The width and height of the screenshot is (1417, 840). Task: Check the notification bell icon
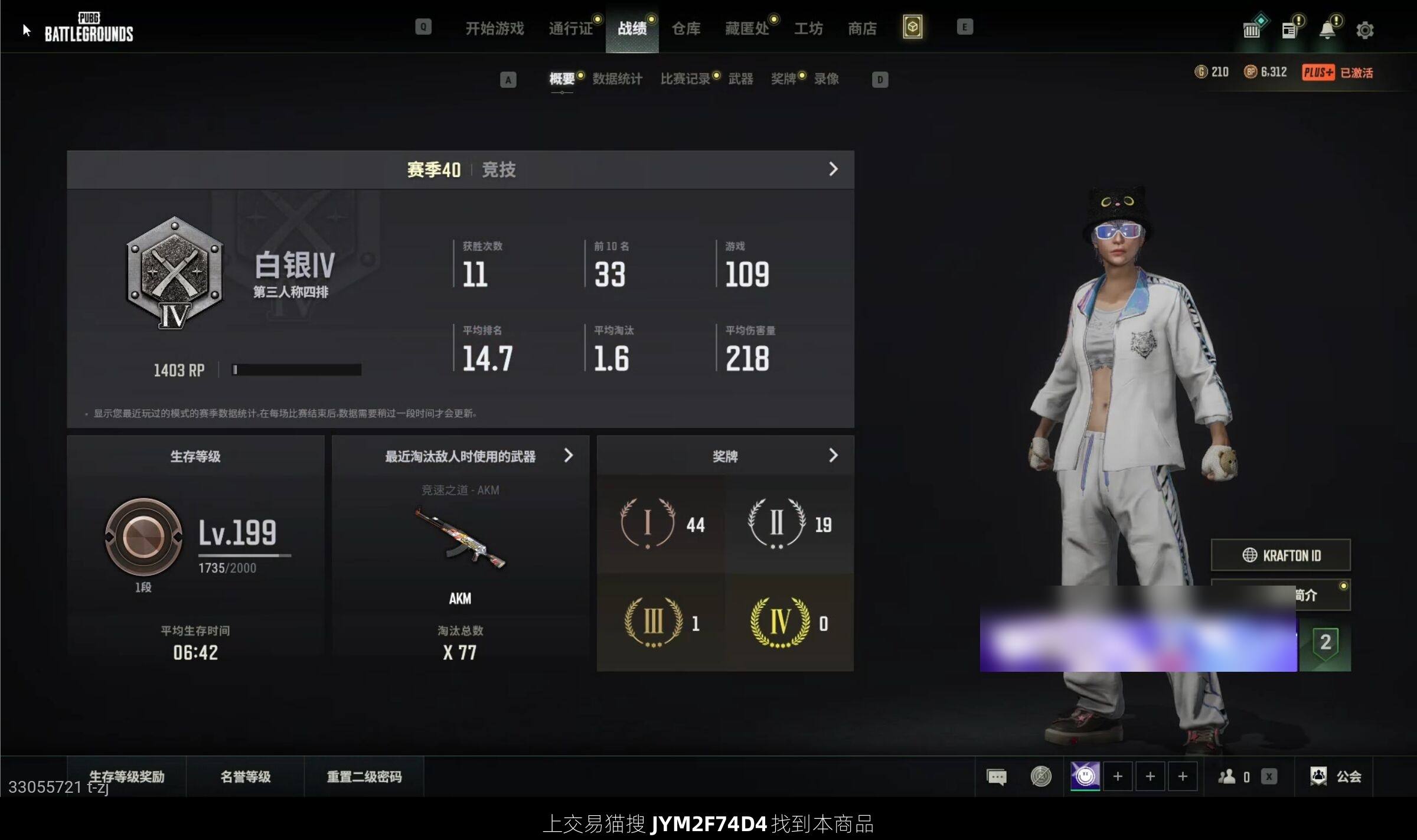point(1327,30)
